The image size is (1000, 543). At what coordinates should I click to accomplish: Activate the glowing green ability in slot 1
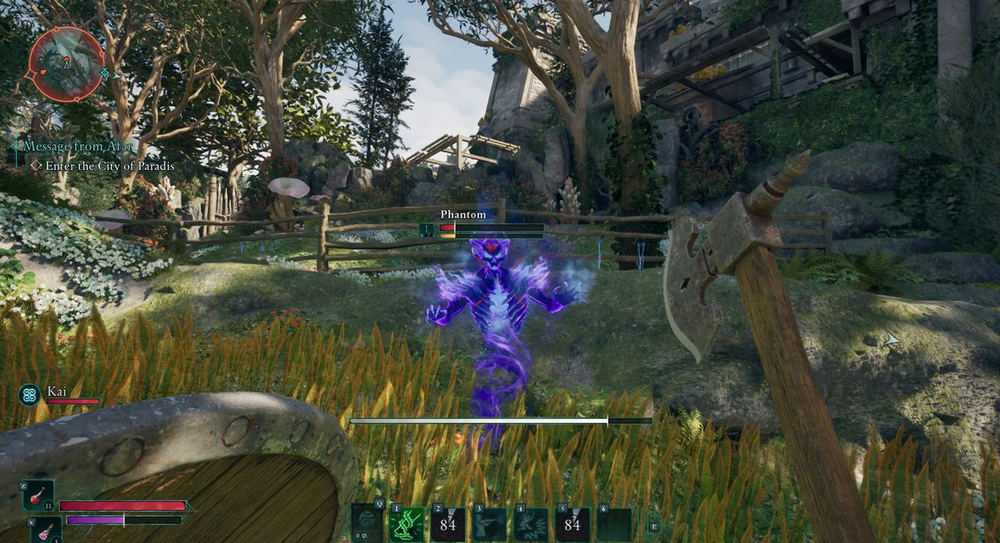[x=408, y=525]
